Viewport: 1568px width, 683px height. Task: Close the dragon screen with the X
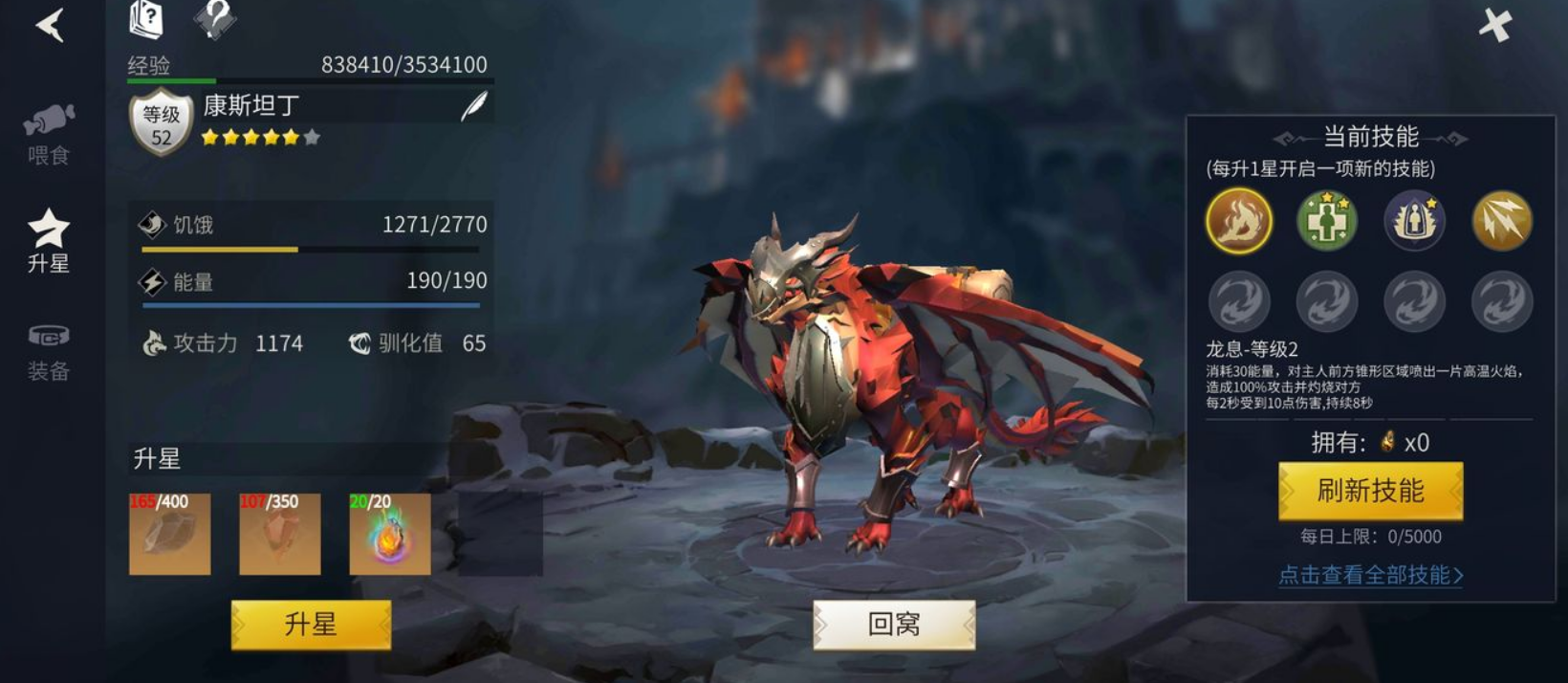[1495, 25]
